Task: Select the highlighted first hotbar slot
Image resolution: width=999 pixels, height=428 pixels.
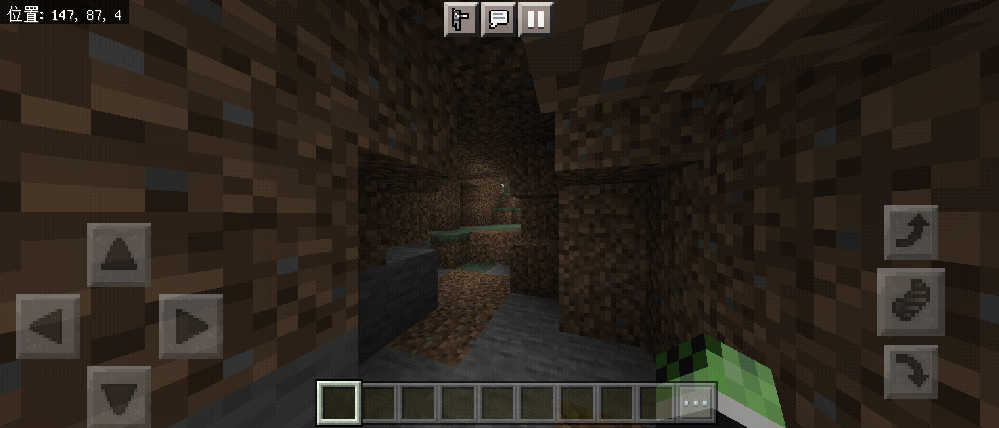Action: [x=338, y=403]
